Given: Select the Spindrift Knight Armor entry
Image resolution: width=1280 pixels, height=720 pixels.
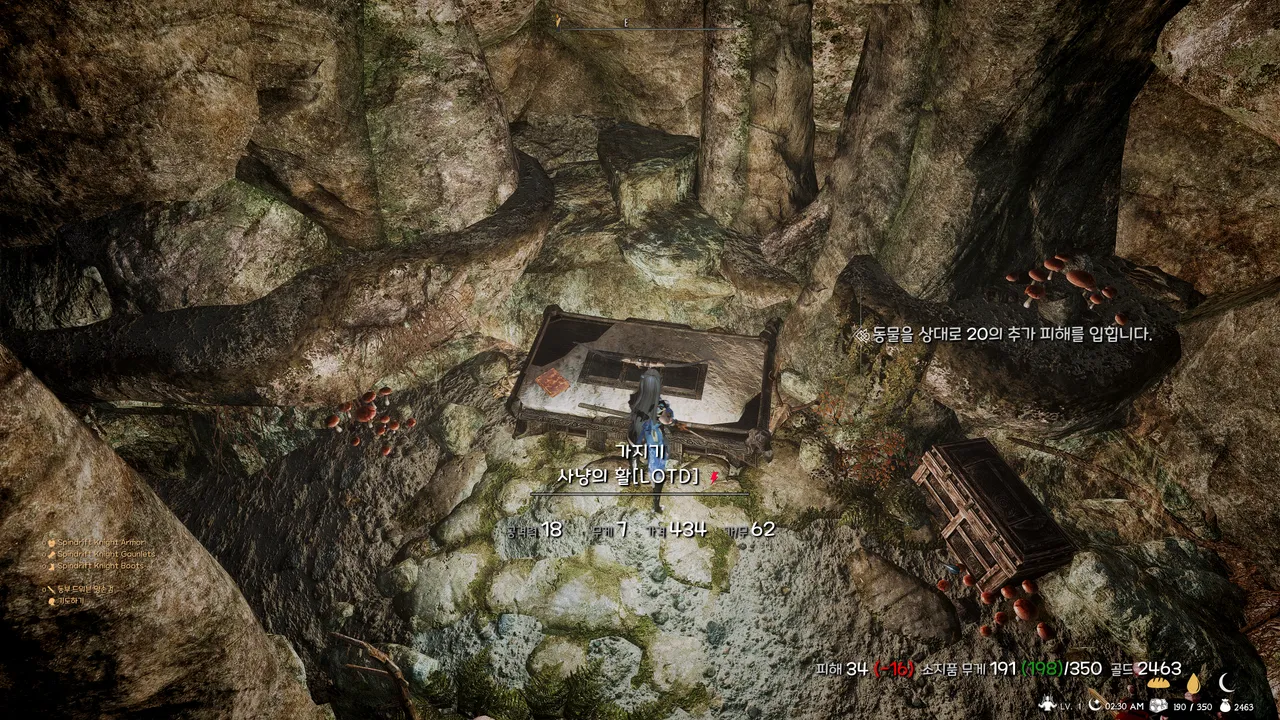Looking at the screenshot, I should tap(101, 542).
